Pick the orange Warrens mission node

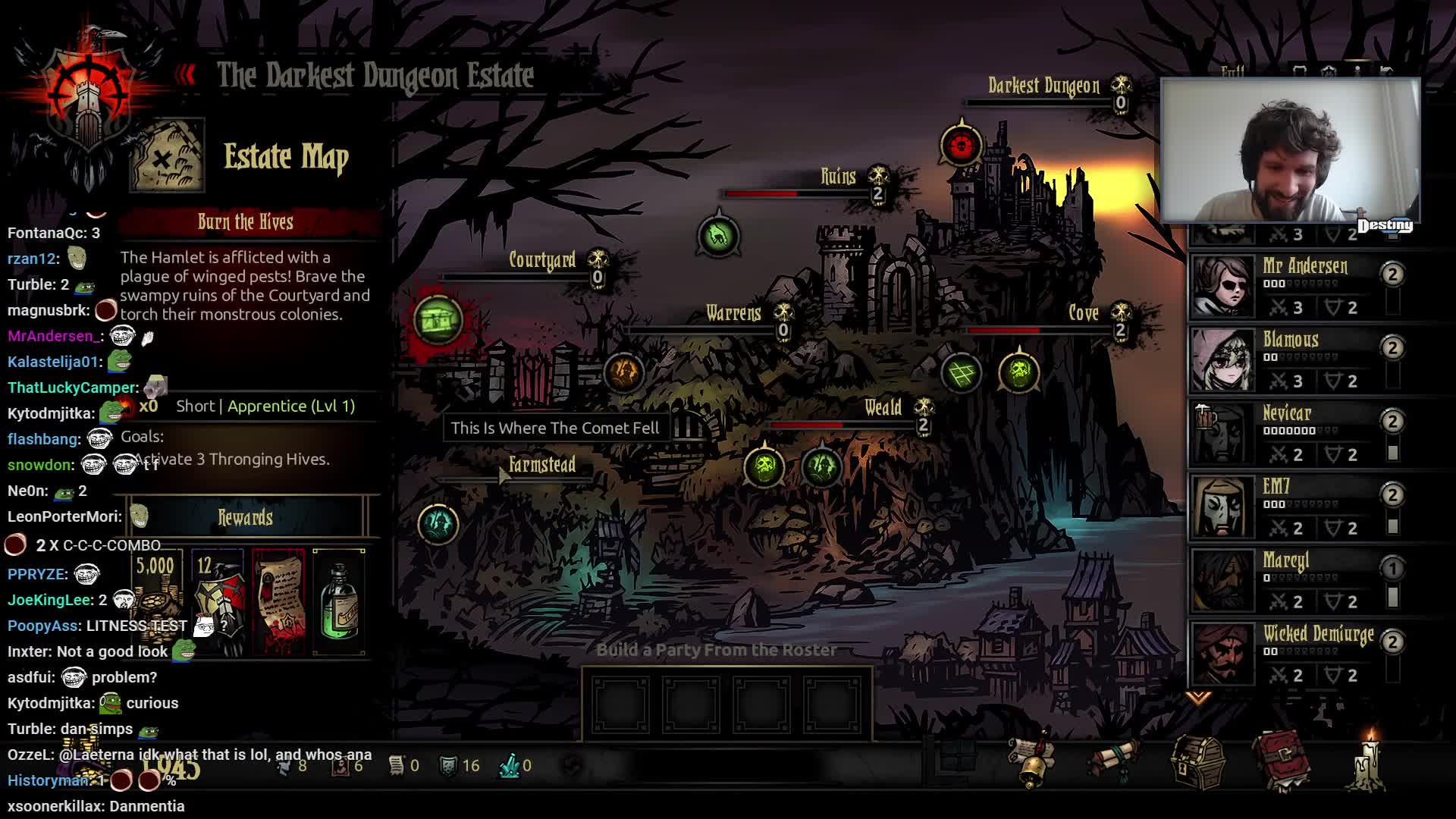coord(623,372)
